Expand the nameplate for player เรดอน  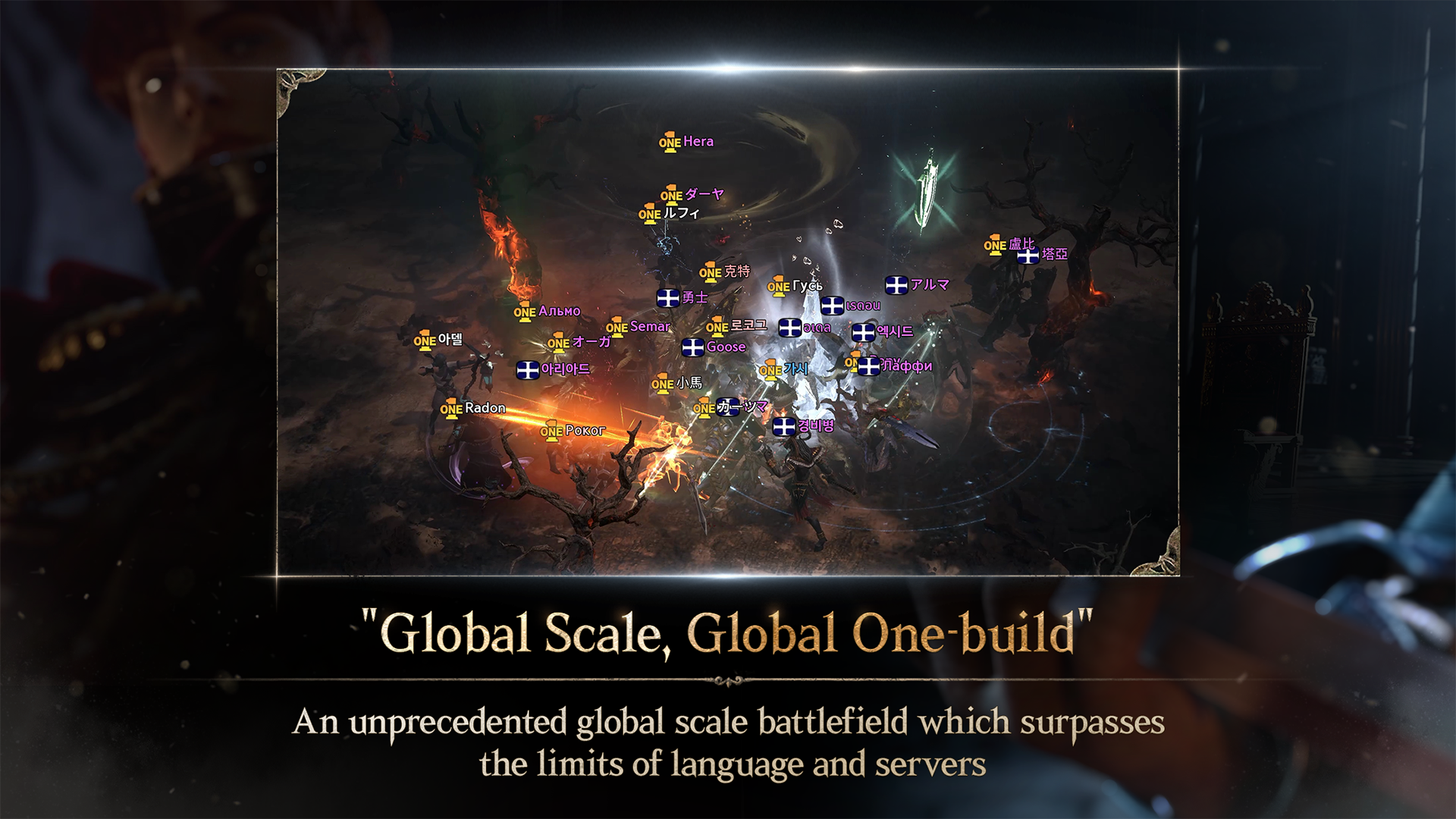(x=864, y=306)
